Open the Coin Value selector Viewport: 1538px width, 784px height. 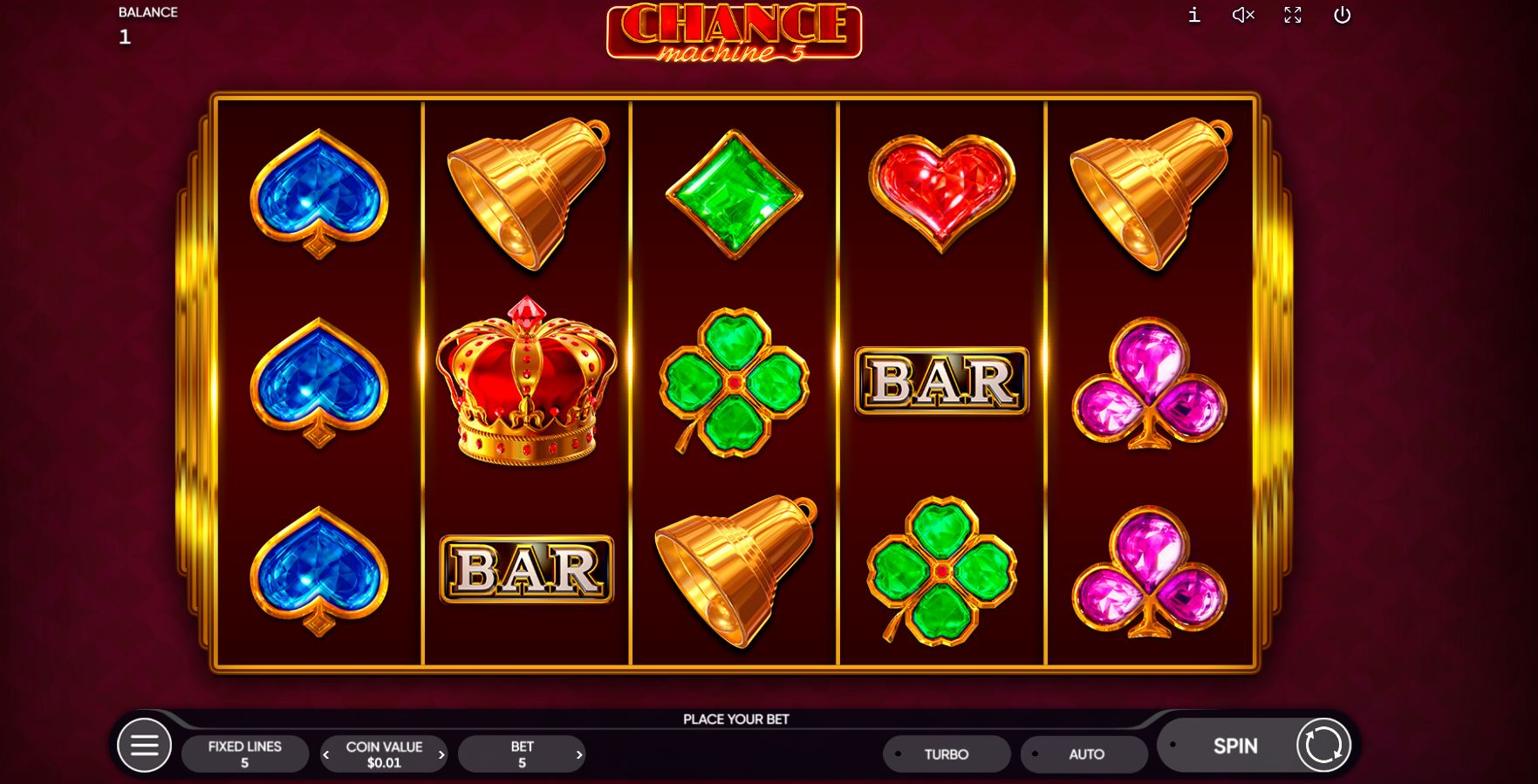pos(384,753)
